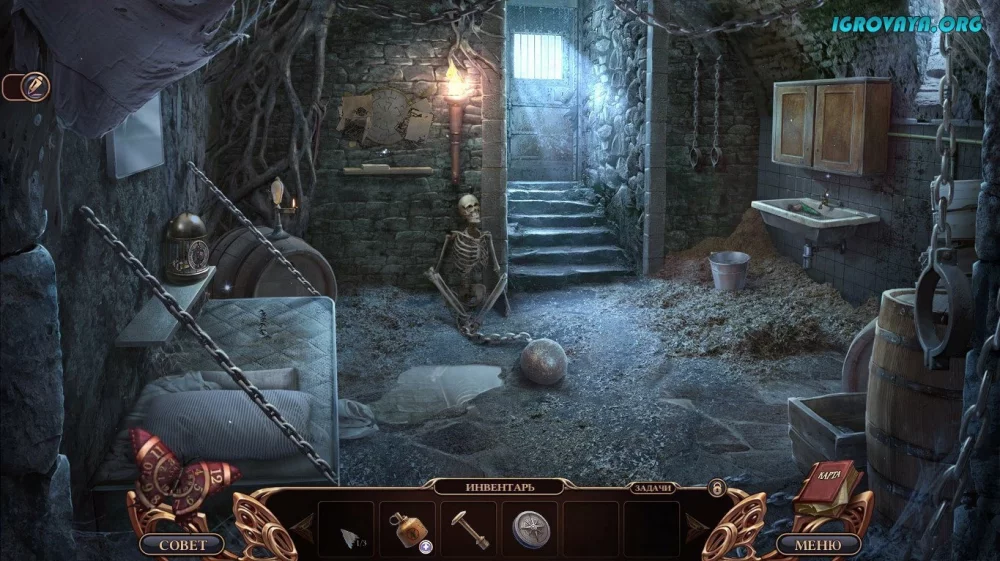This screenshot has width=1000, height=561.
Task: Open the МЕНЮ button
Action: (818, 545)
